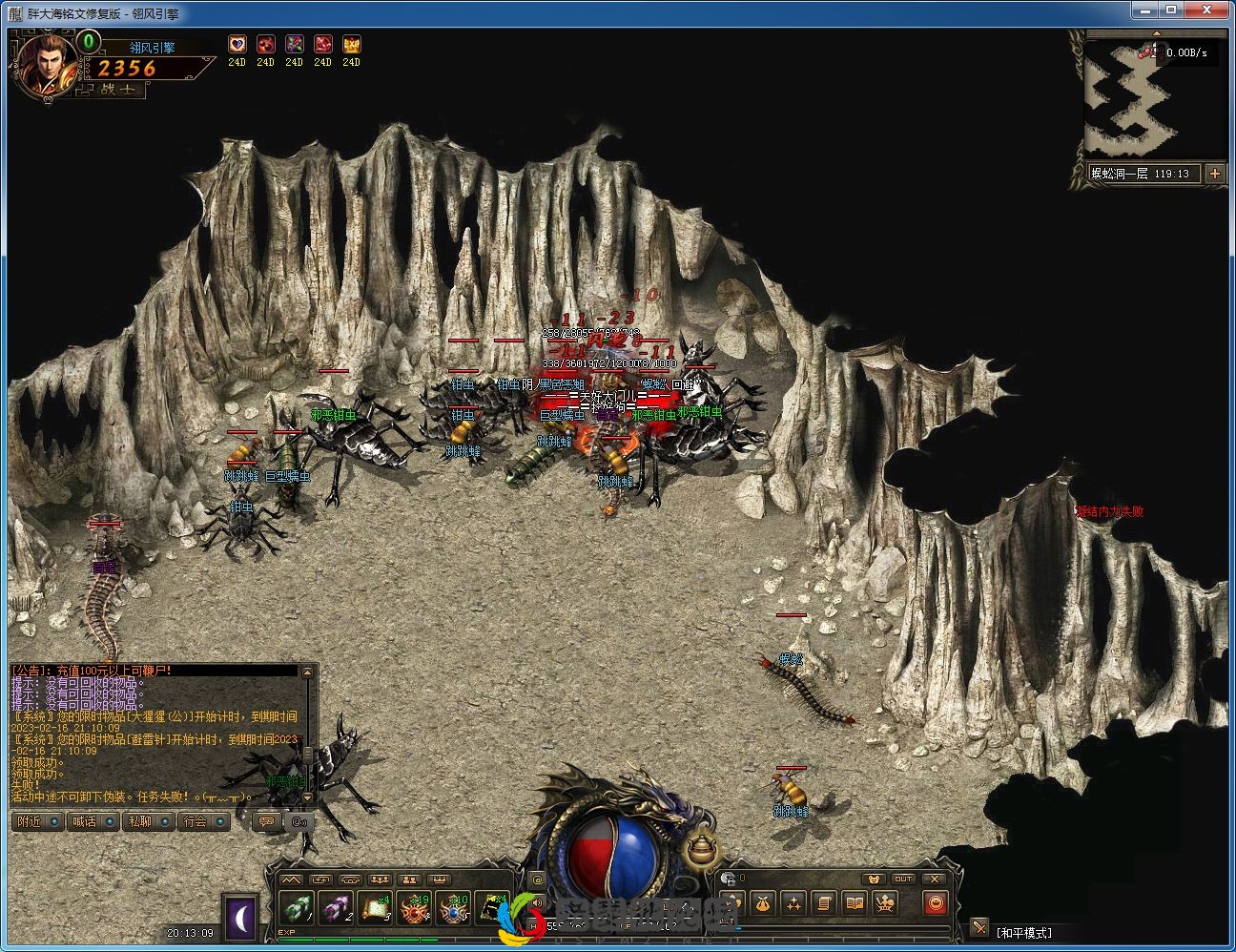Switch to the 私聊 private chat channel
Viewport: 1236px width, 952px height.
[148, 821]
